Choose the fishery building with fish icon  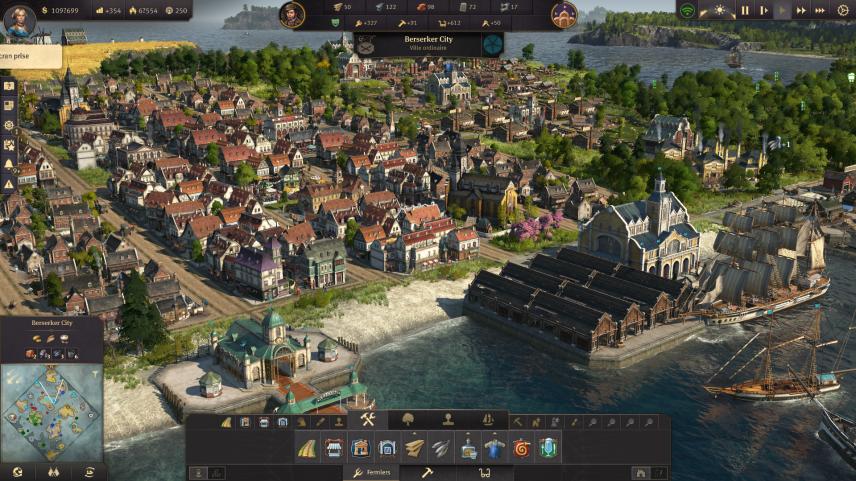(441, 448)
